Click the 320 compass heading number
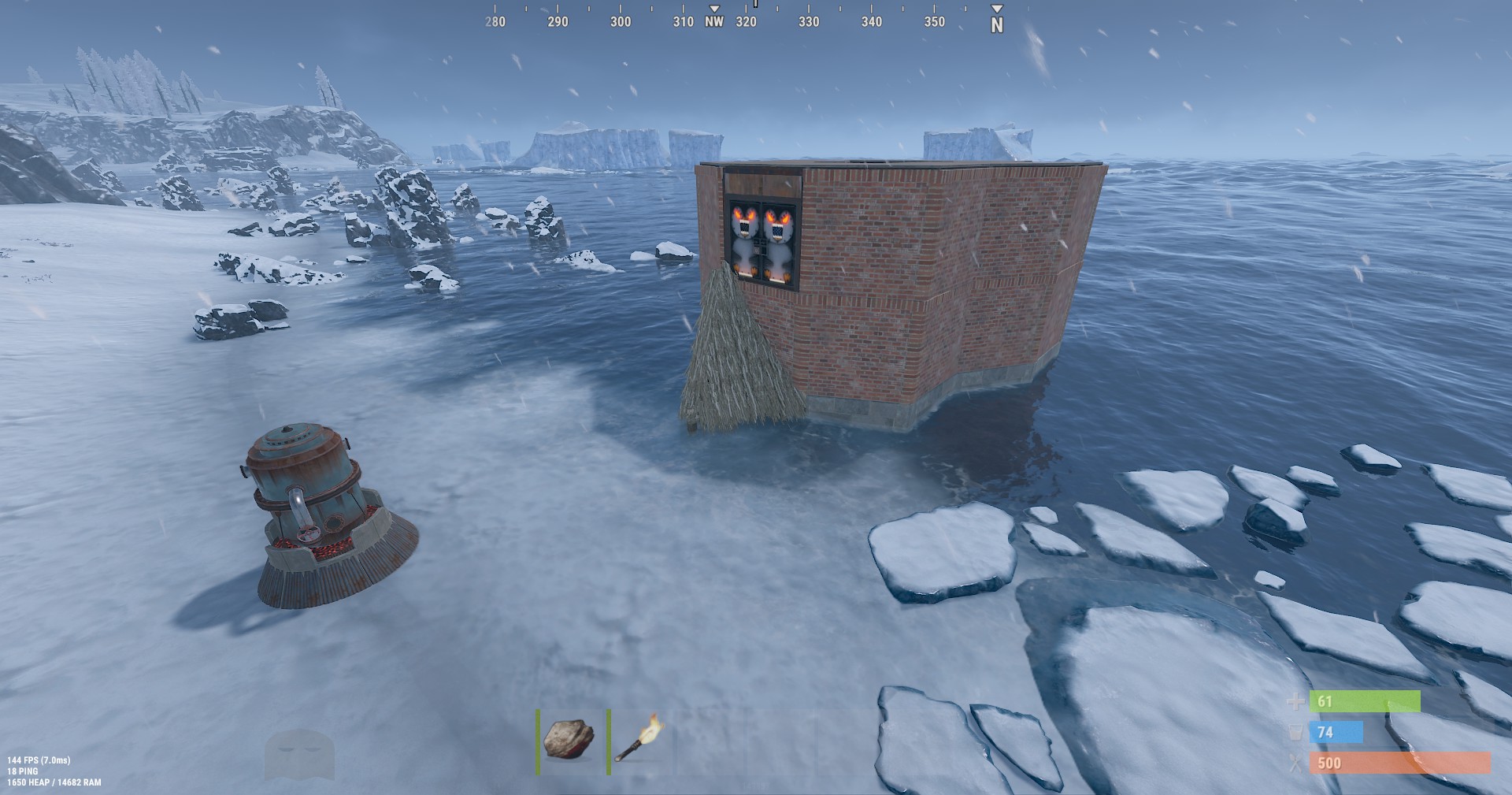The width and height of the screenshot is (1512, 795). (746, 22)
